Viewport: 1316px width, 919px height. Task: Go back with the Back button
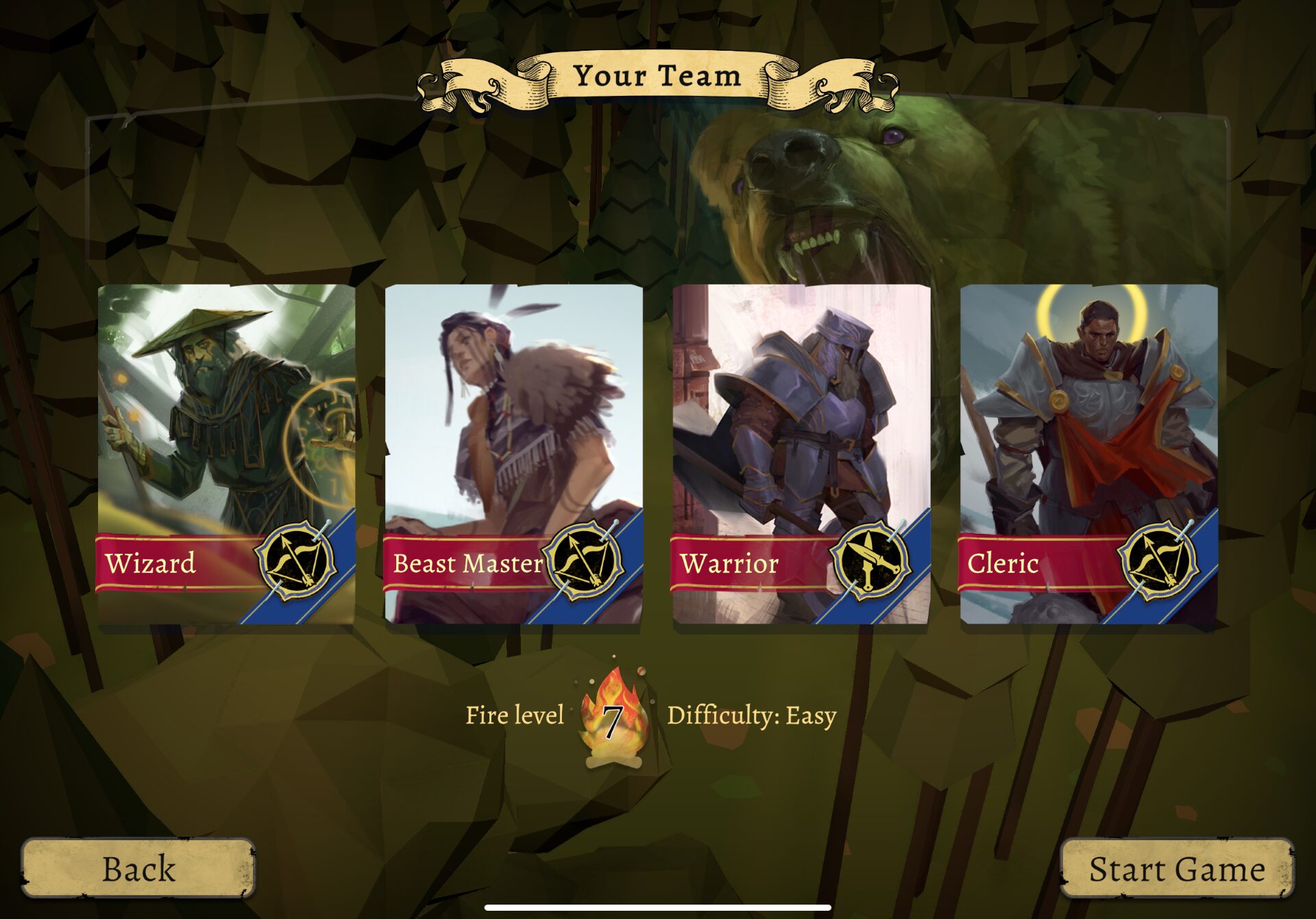tap(138, 868)
